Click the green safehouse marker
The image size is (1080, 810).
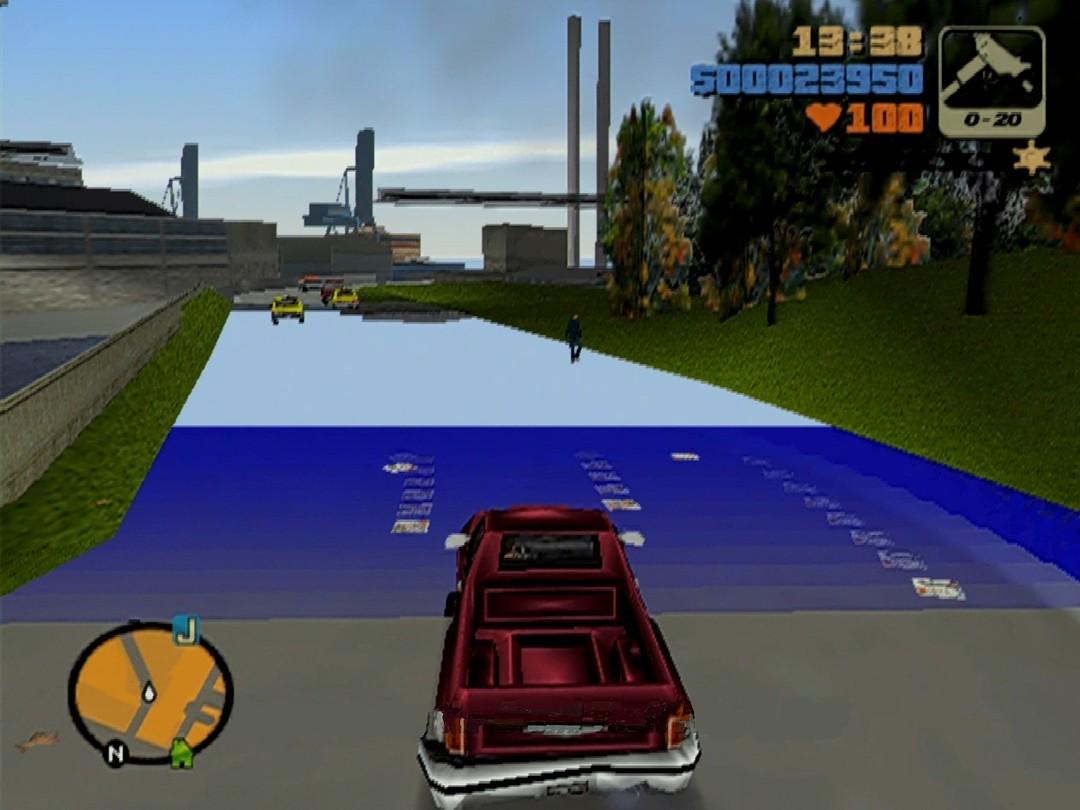(x=181, y=752)
